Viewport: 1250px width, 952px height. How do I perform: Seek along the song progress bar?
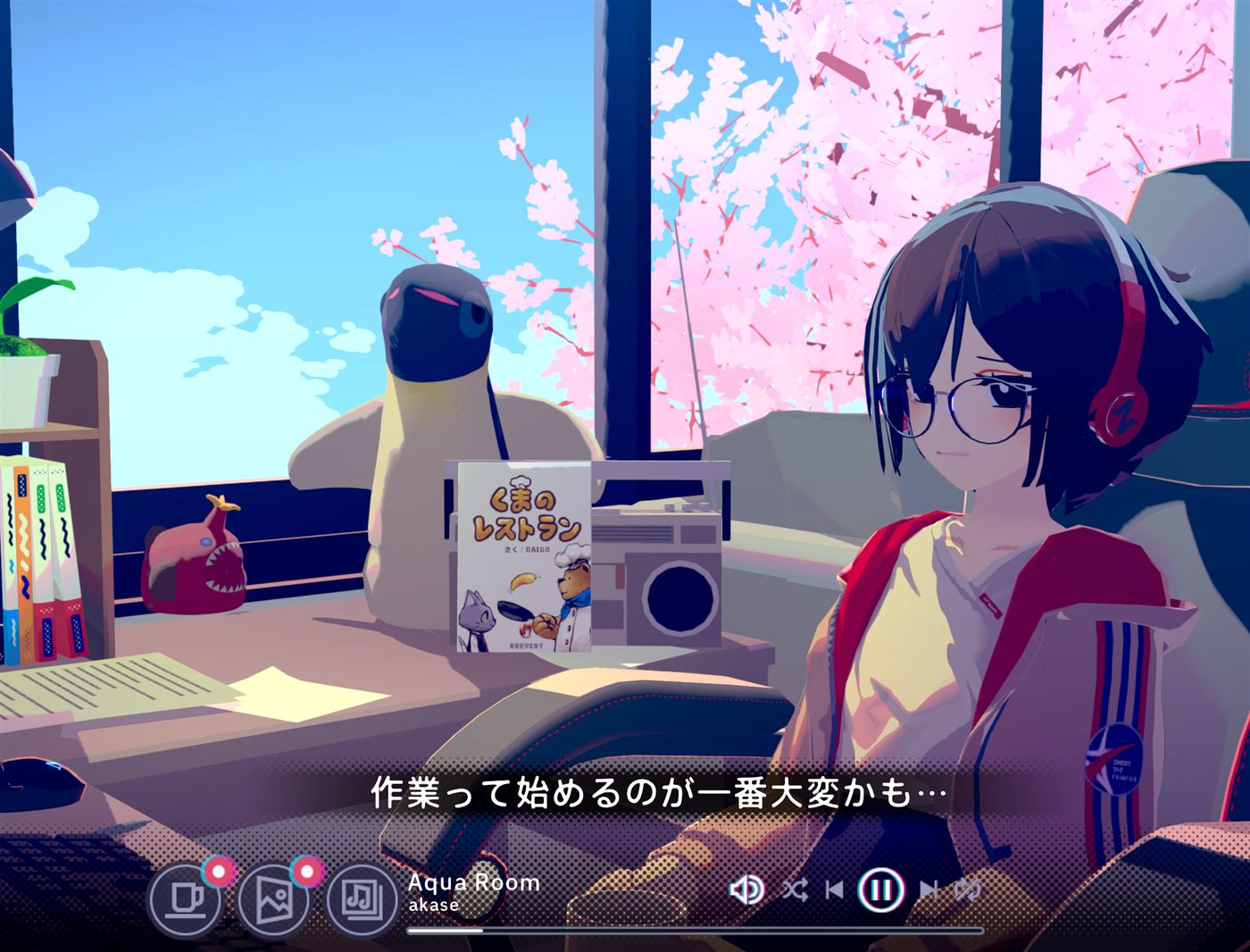coord(695,931)
